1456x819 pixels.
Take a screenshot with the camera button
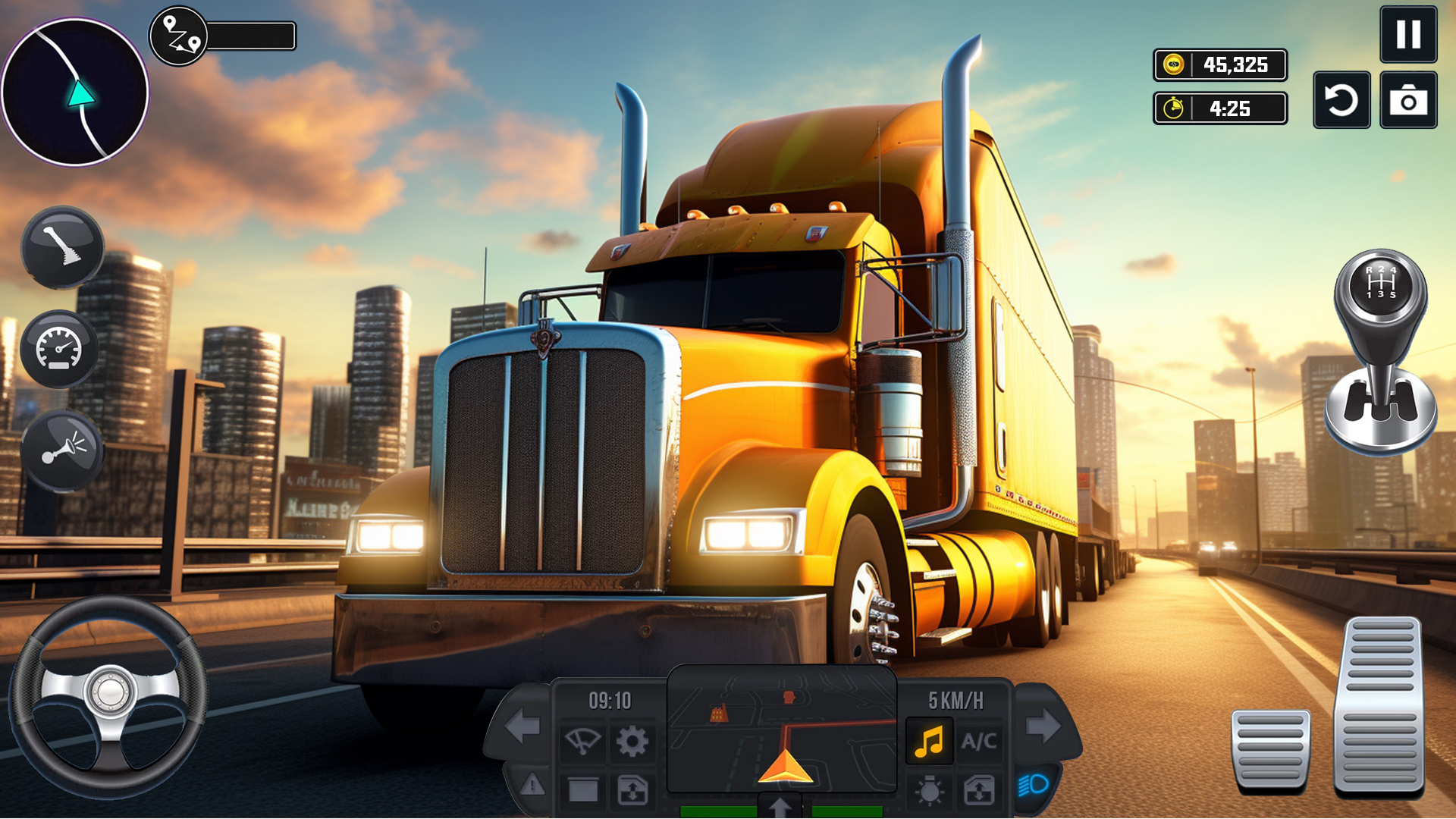tap(1410, 99)
